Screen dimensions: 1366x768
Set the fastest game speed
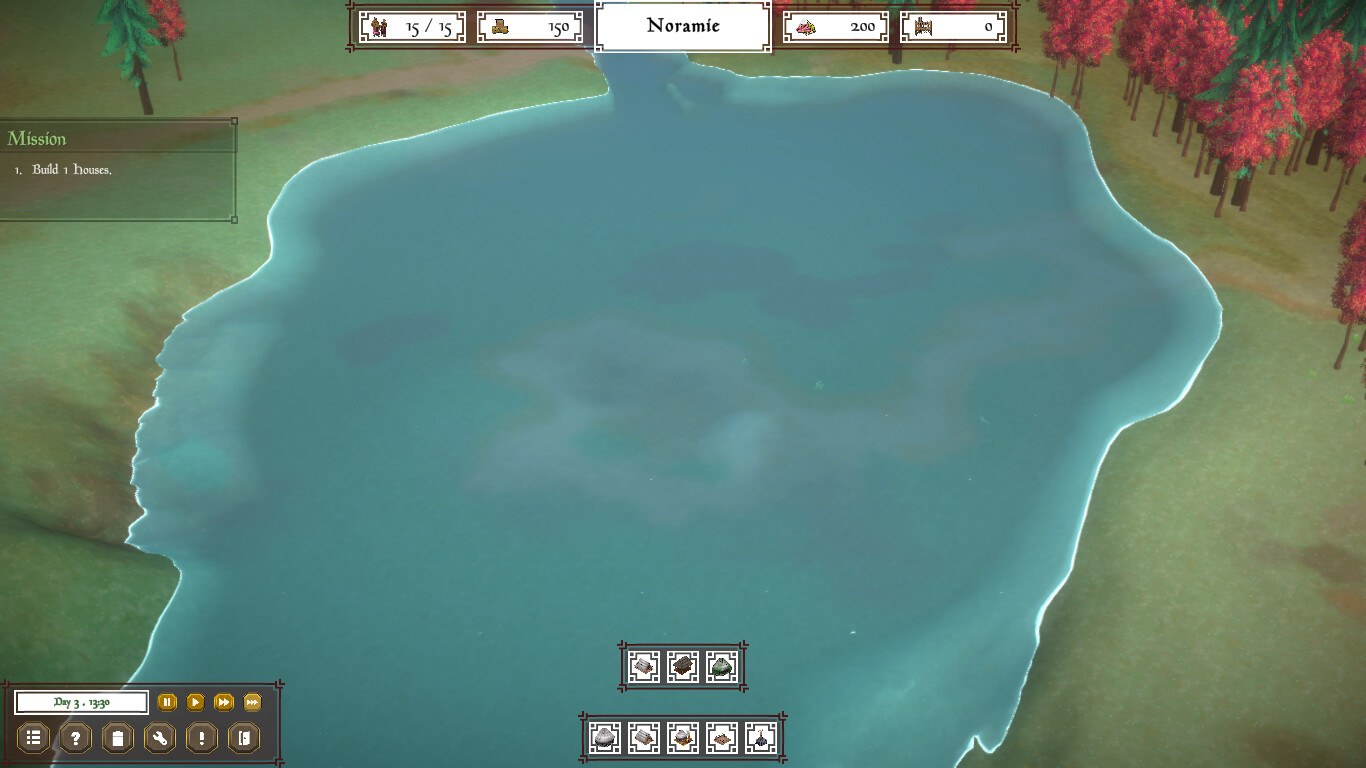(252, 703)
